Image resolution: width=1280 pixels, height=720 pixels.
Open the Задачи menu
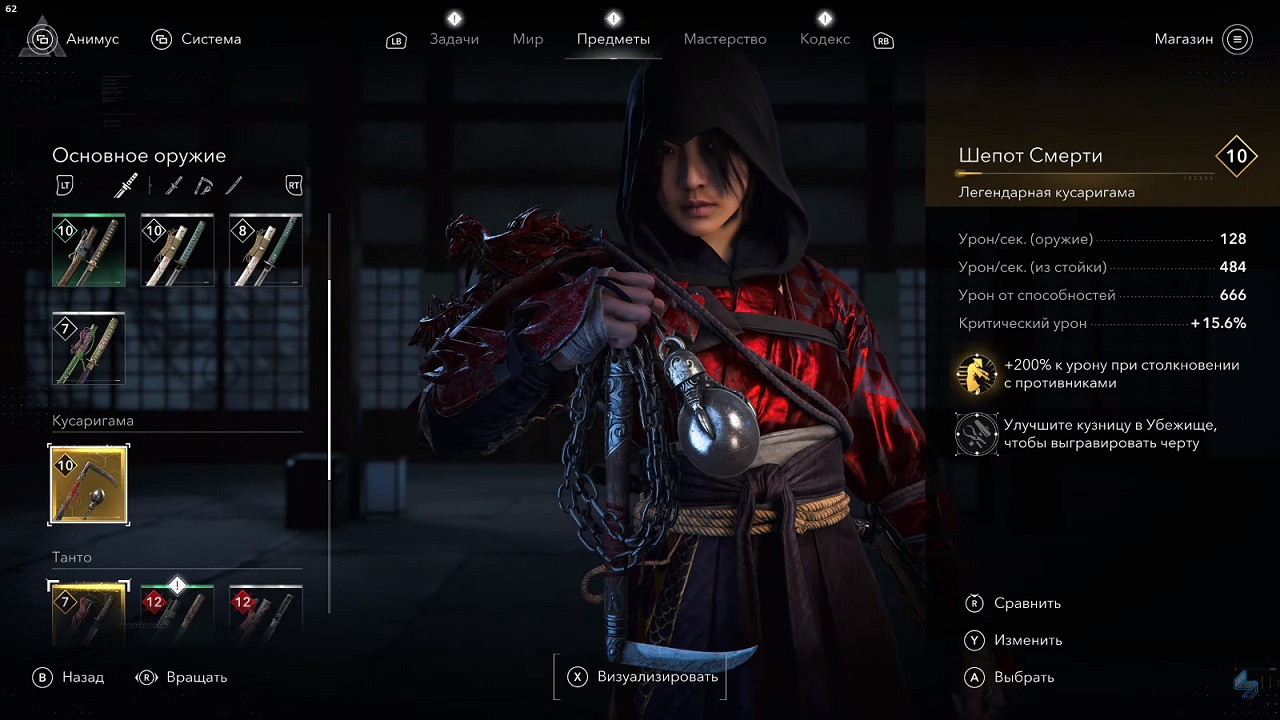455,40
